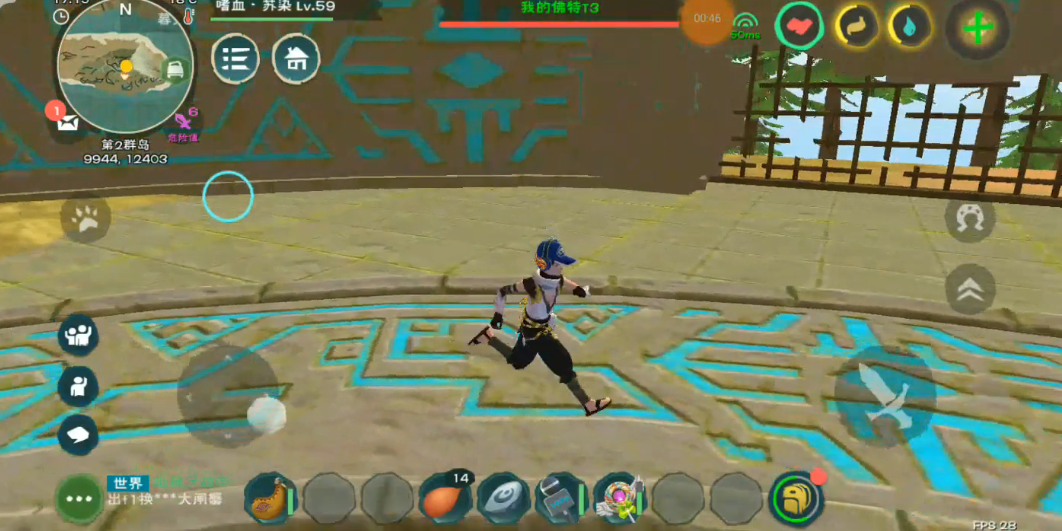
Task: Select the hammer tool hotbar slot
Action: click(x=561, y=497)
